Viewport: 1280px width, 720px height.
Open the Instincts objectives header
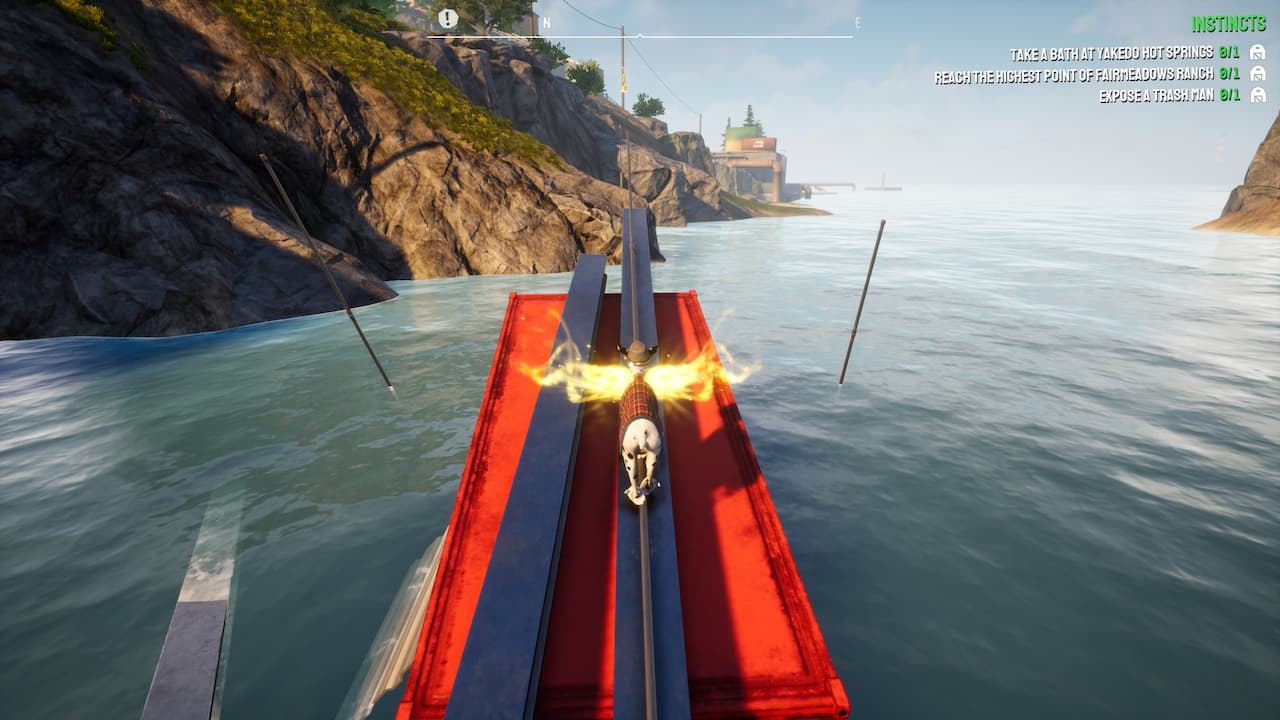coord(1228,24)
